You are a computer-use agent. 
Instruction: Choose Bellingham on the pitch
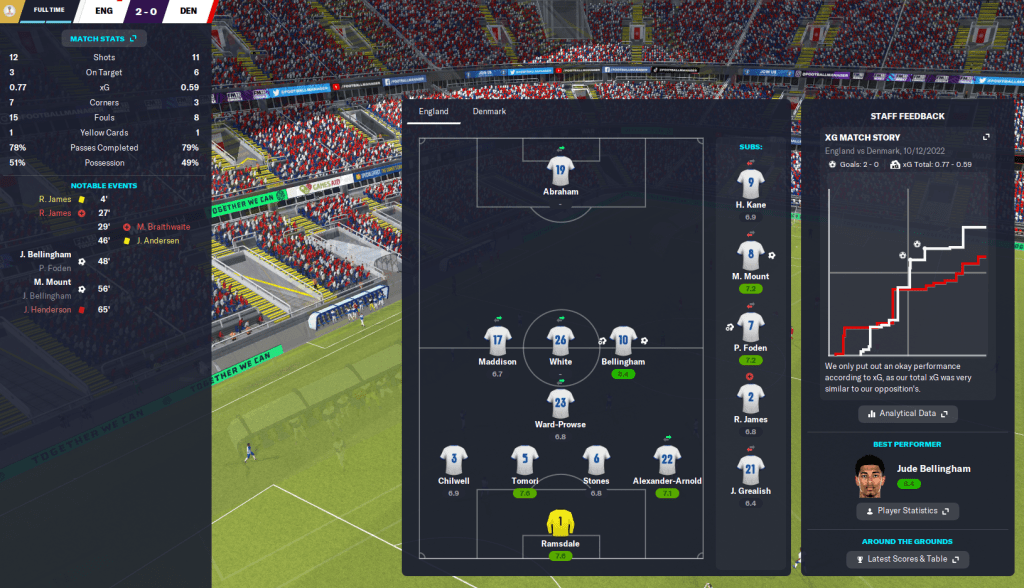tap(623, 340)
